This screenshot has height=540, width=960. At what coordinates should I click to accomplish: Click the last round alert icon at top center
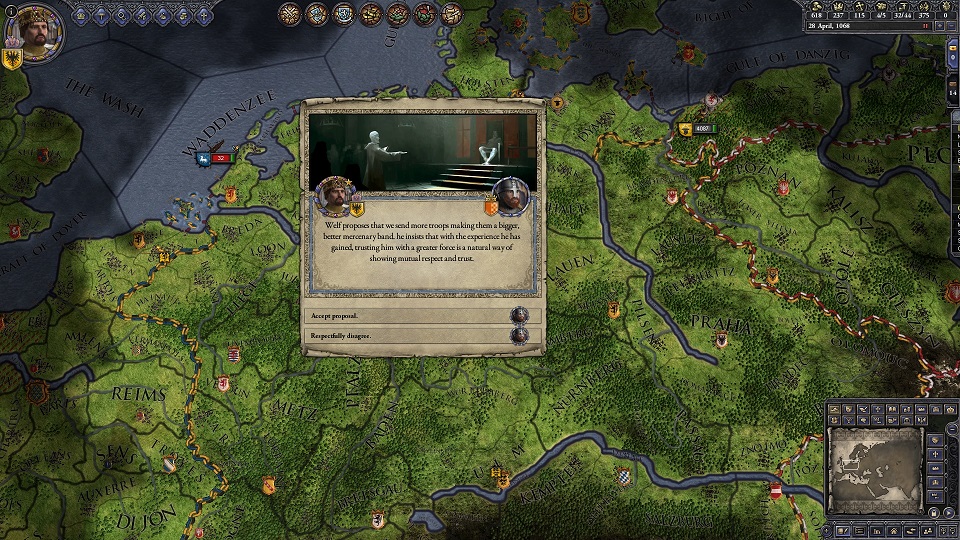(x=451, y=14)
